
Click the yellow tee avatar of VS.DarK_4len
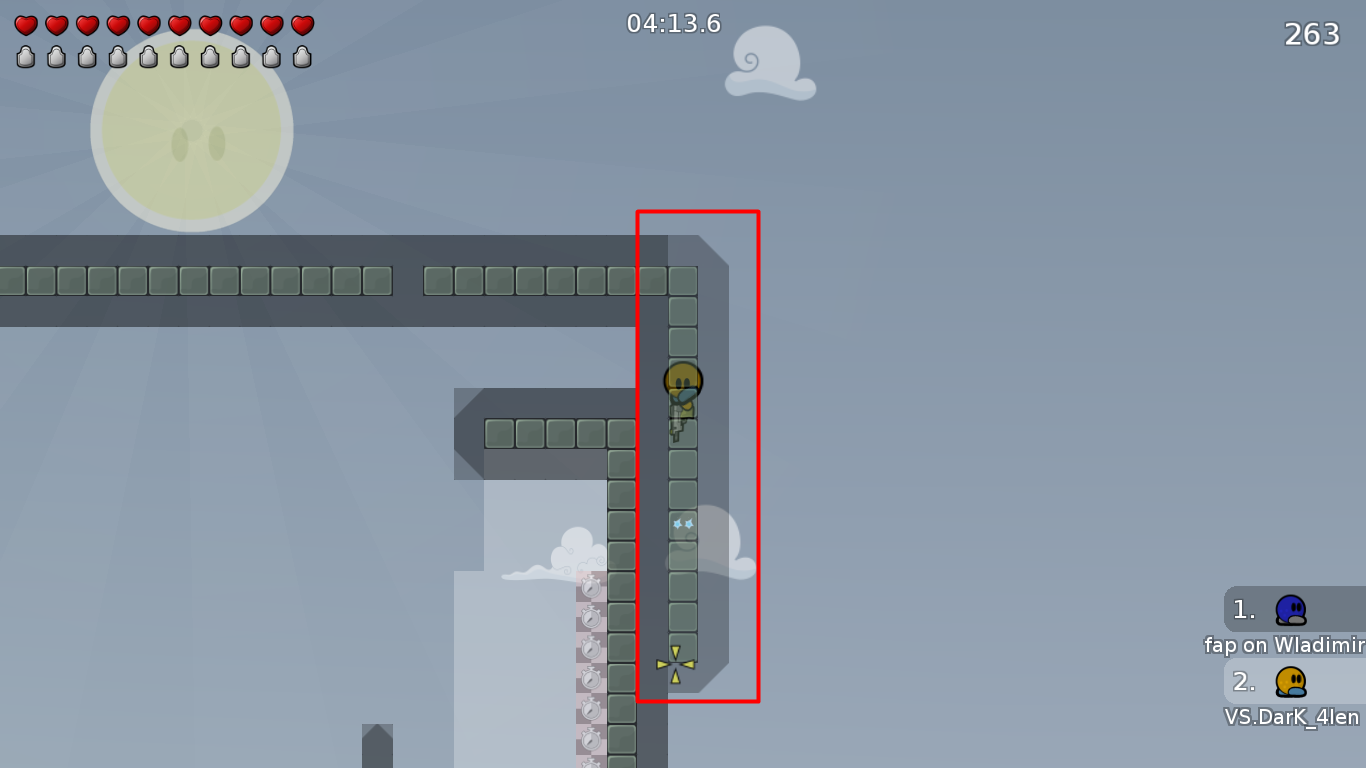(x=1290, y=682)
